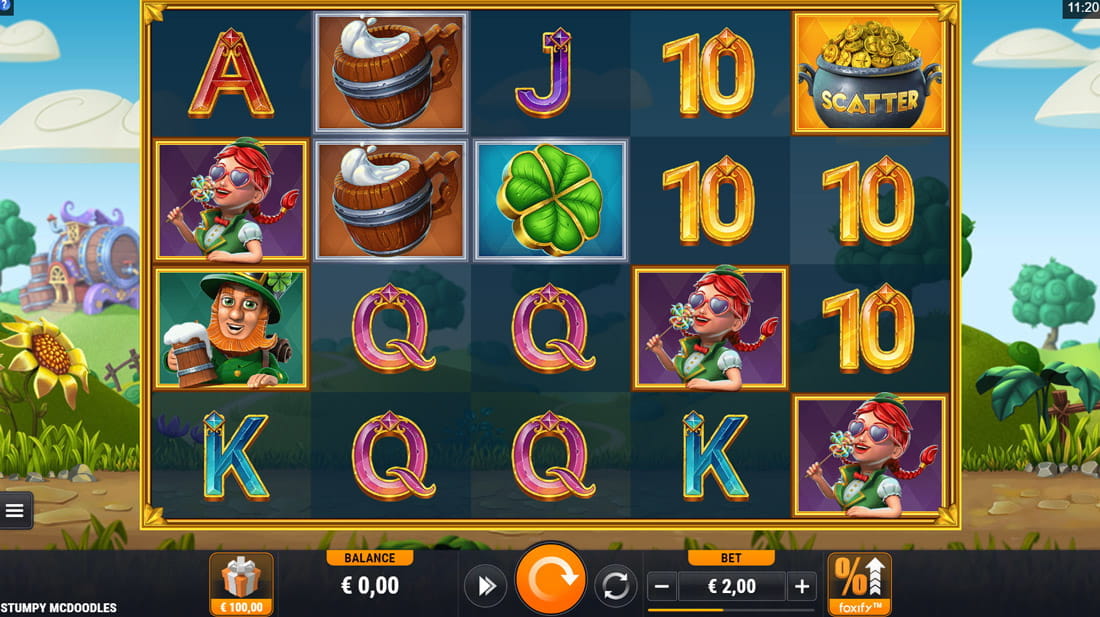
Task: Open the autoplay spin settings
Action: (615, 585)
